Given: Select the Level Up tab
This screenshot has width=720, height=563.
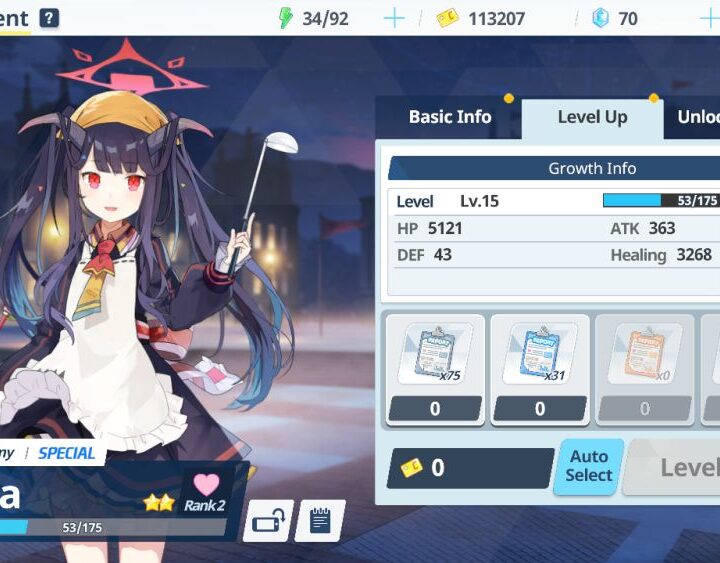Looking at the screenshot, I should 592,117.
